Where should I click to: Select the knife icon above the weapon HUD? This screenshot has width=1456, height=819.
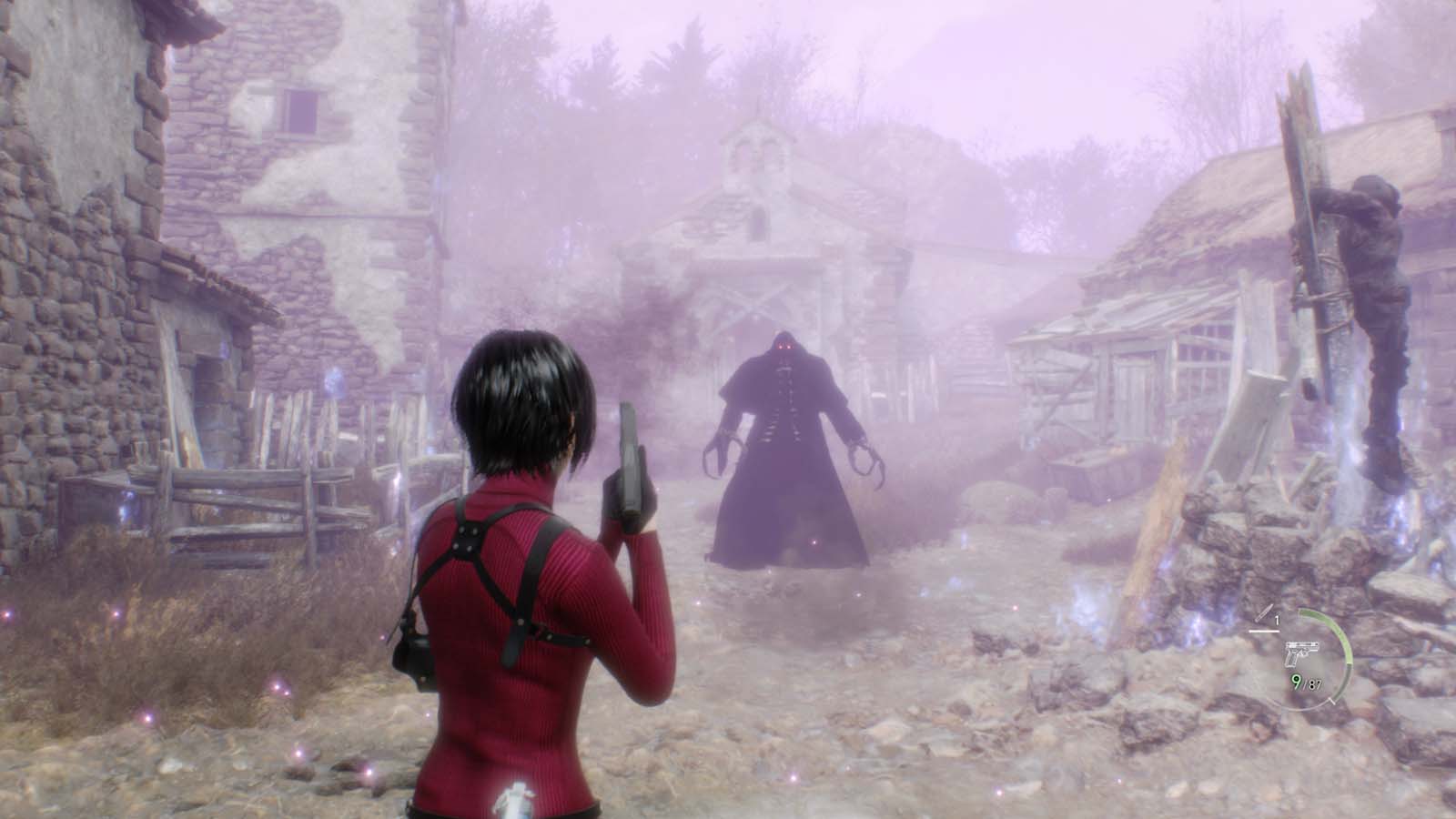1264,612
